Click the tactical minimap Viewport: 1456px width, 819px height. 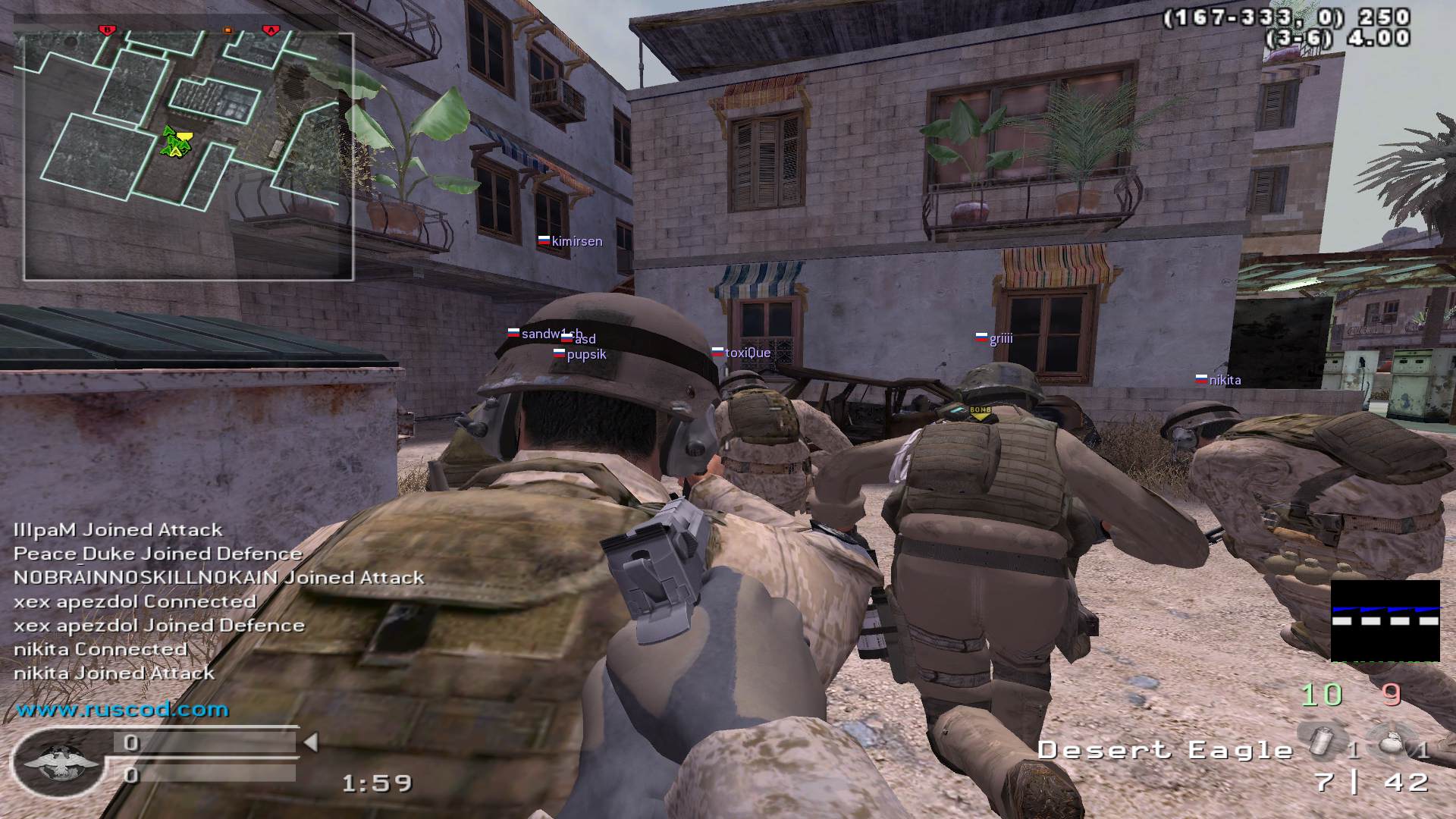(x=189, y=156)
